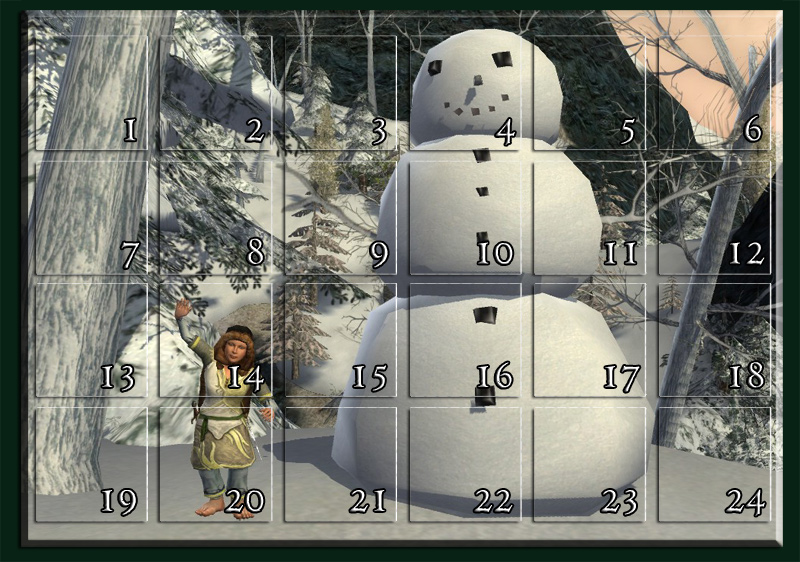Image resolution: width=800 pixels, height=562 pixels.
Task: Open door number 9
Action: [340, 218]
